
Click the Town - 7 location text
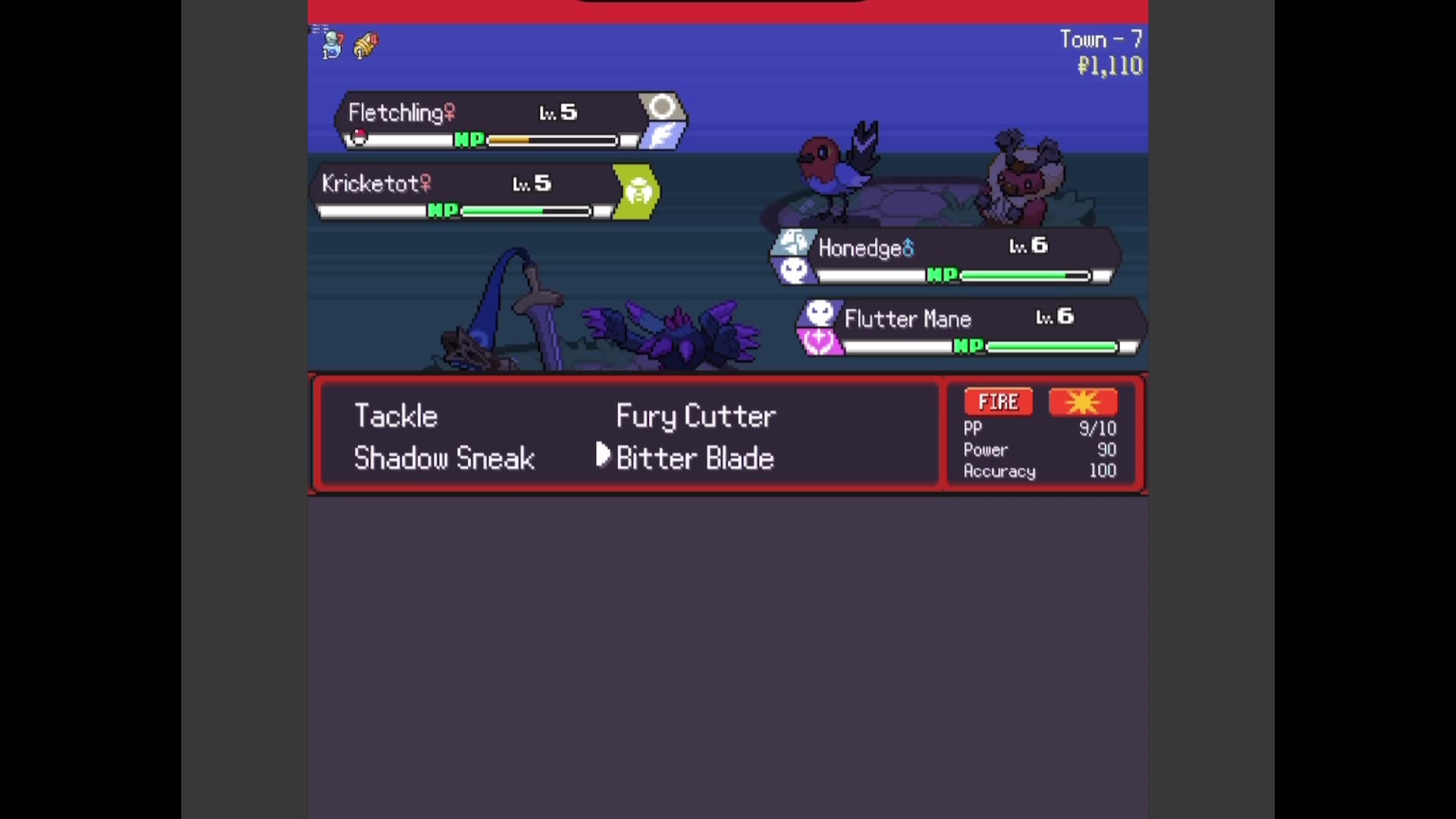[x=1101, y=39]
